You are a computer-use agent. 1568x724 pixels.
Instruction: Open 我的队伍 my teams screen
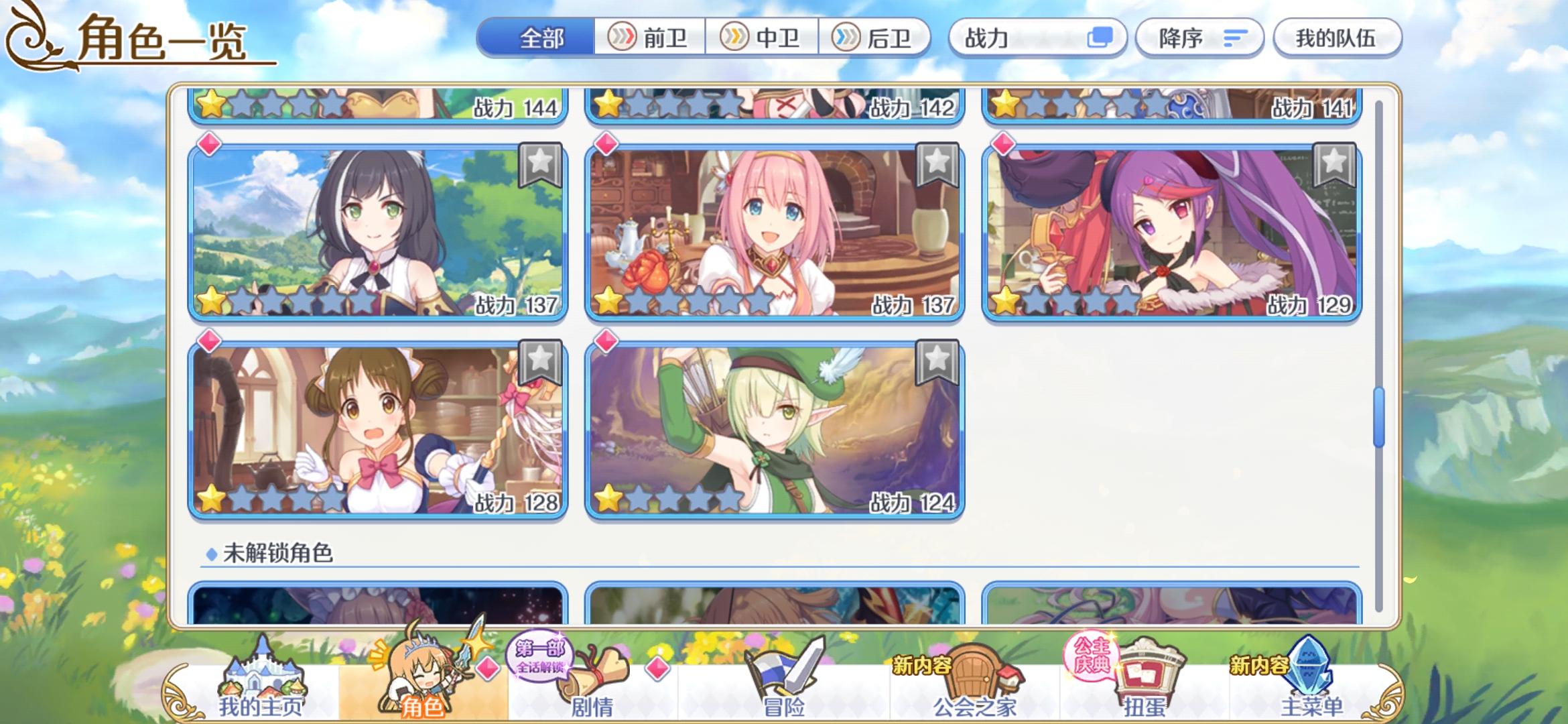1337,39
